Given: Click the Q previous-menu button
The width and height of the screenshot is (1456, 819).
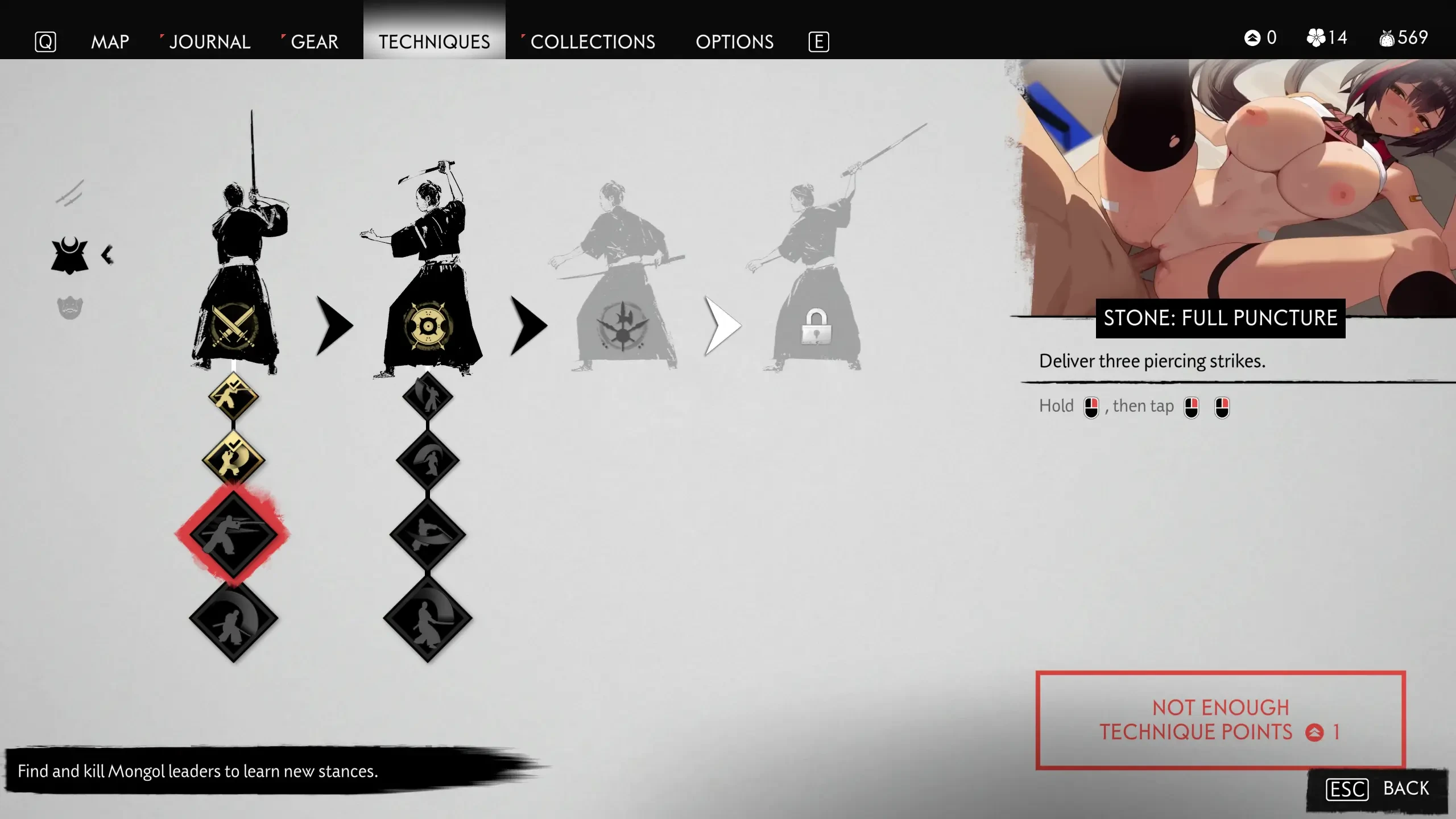Looking at the screenshot, I should tap(47, 42).
